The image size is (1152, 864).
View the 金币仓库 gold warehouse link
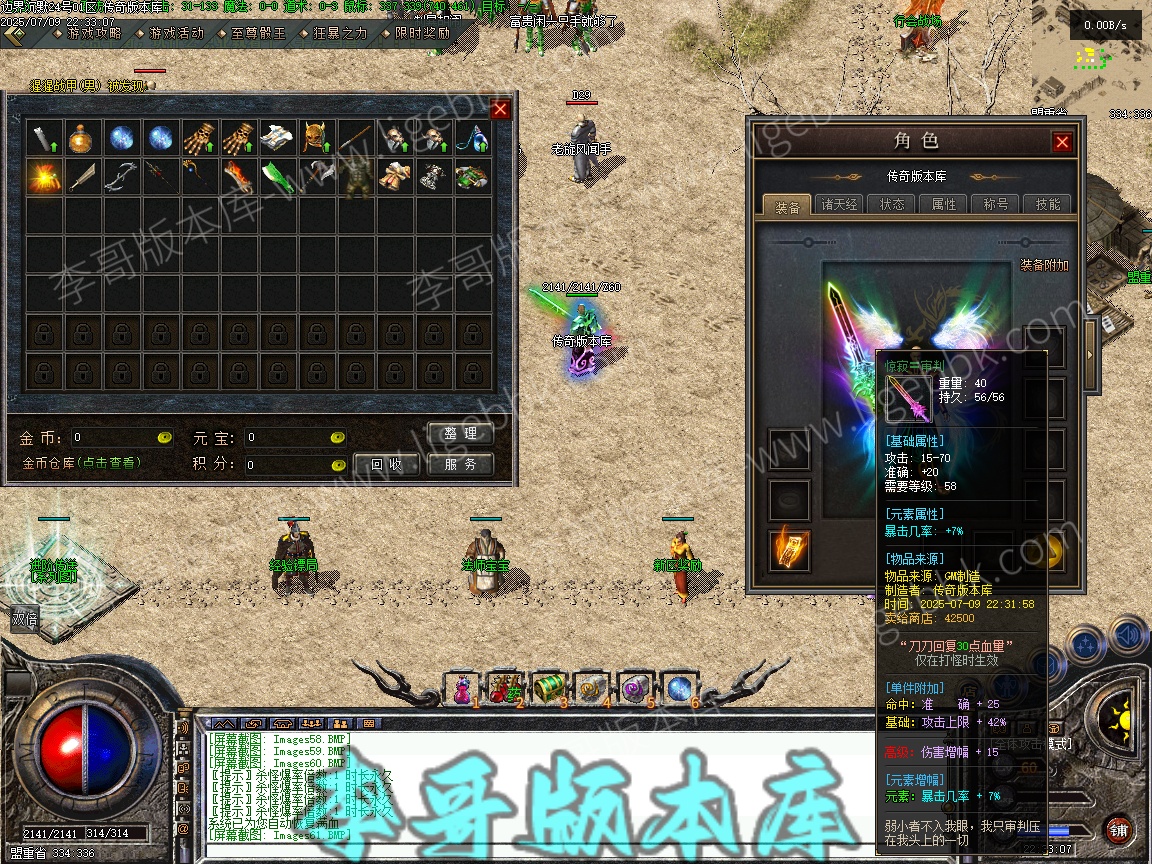(x=82, y=463)
